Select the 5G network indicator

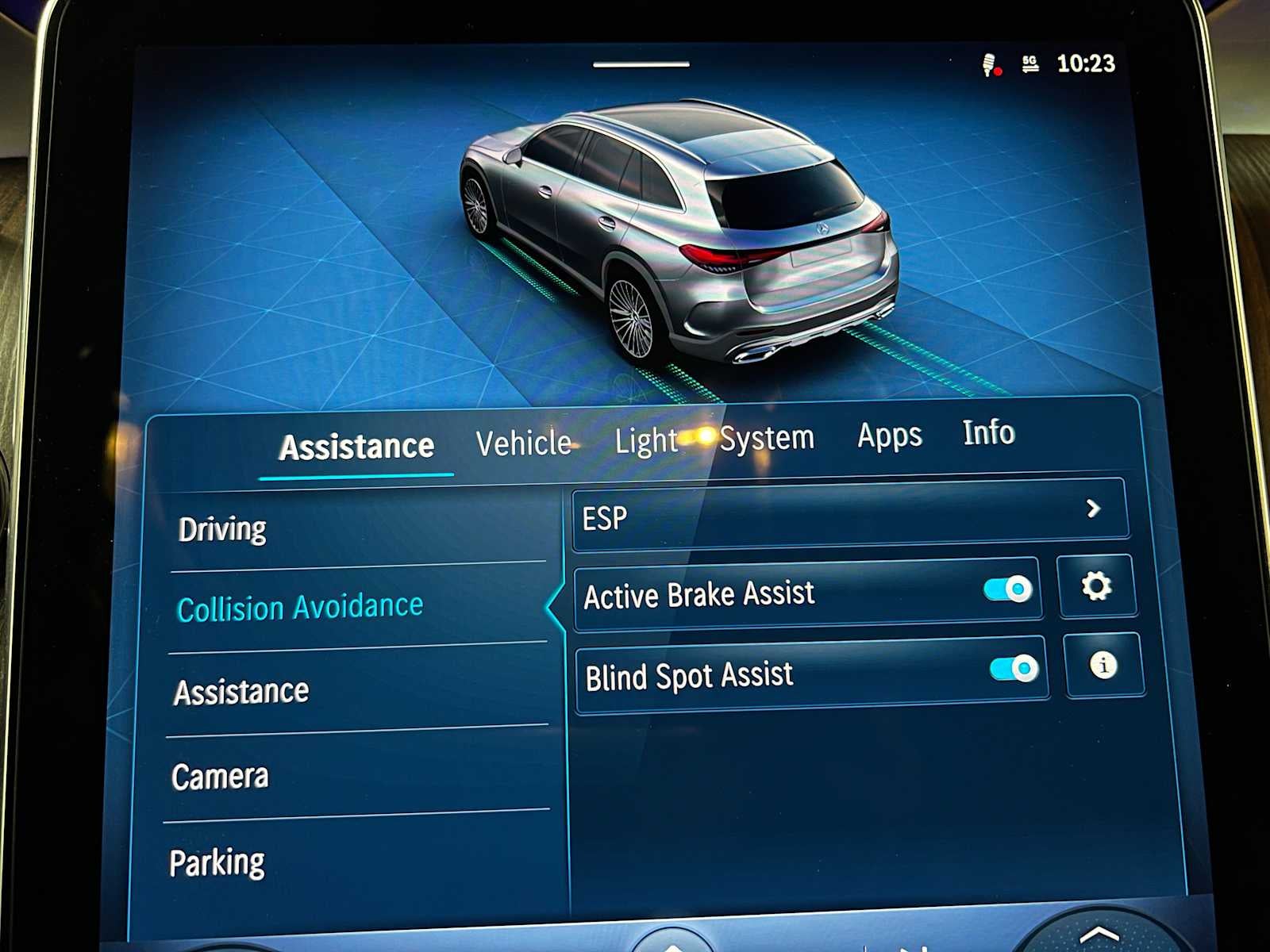click(x=1029, y=63)
